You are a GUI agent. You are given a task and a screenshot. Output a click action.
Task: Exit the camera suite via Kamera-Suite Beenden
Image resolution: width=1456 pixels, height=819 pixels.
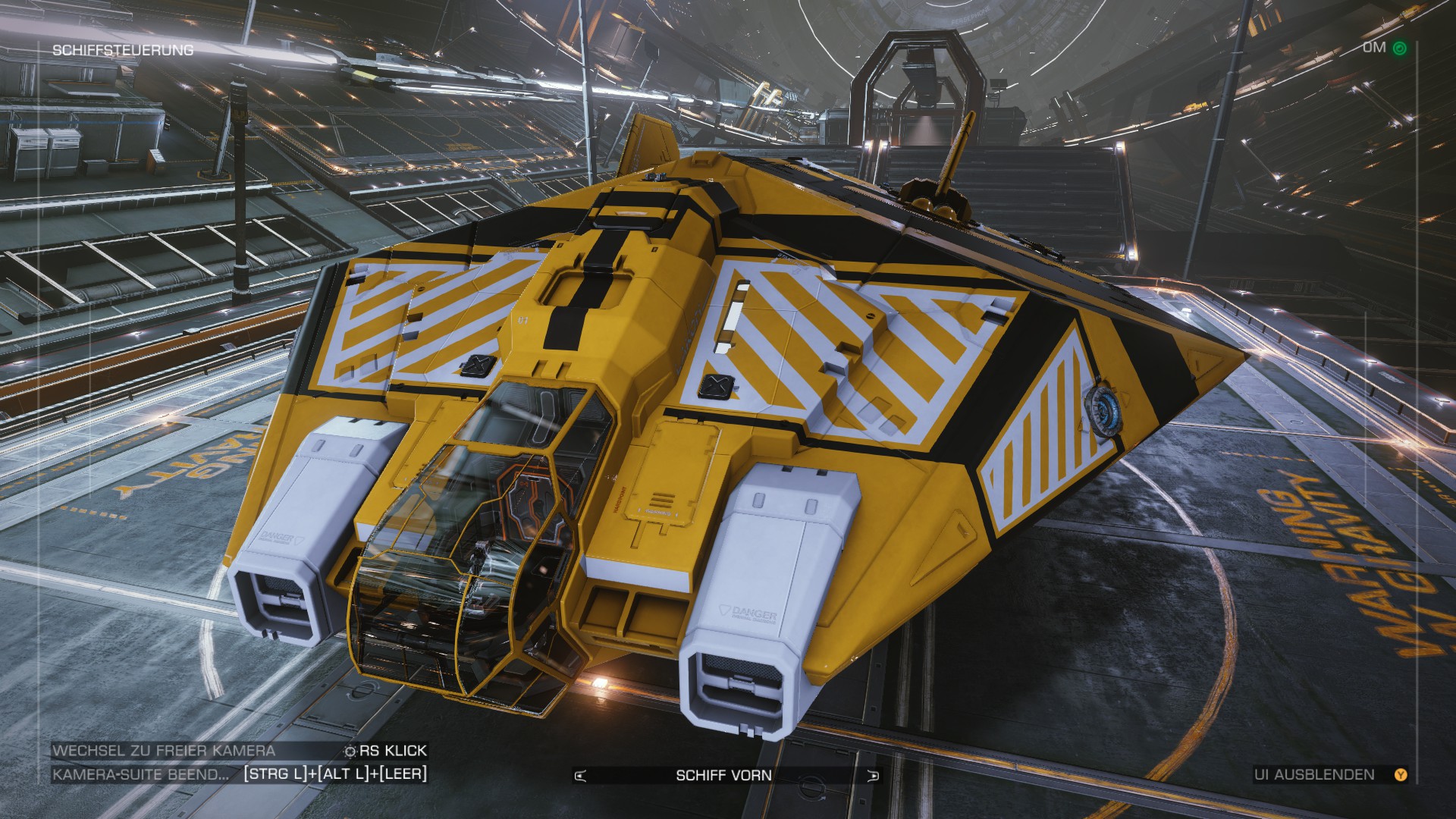[141, 774]
